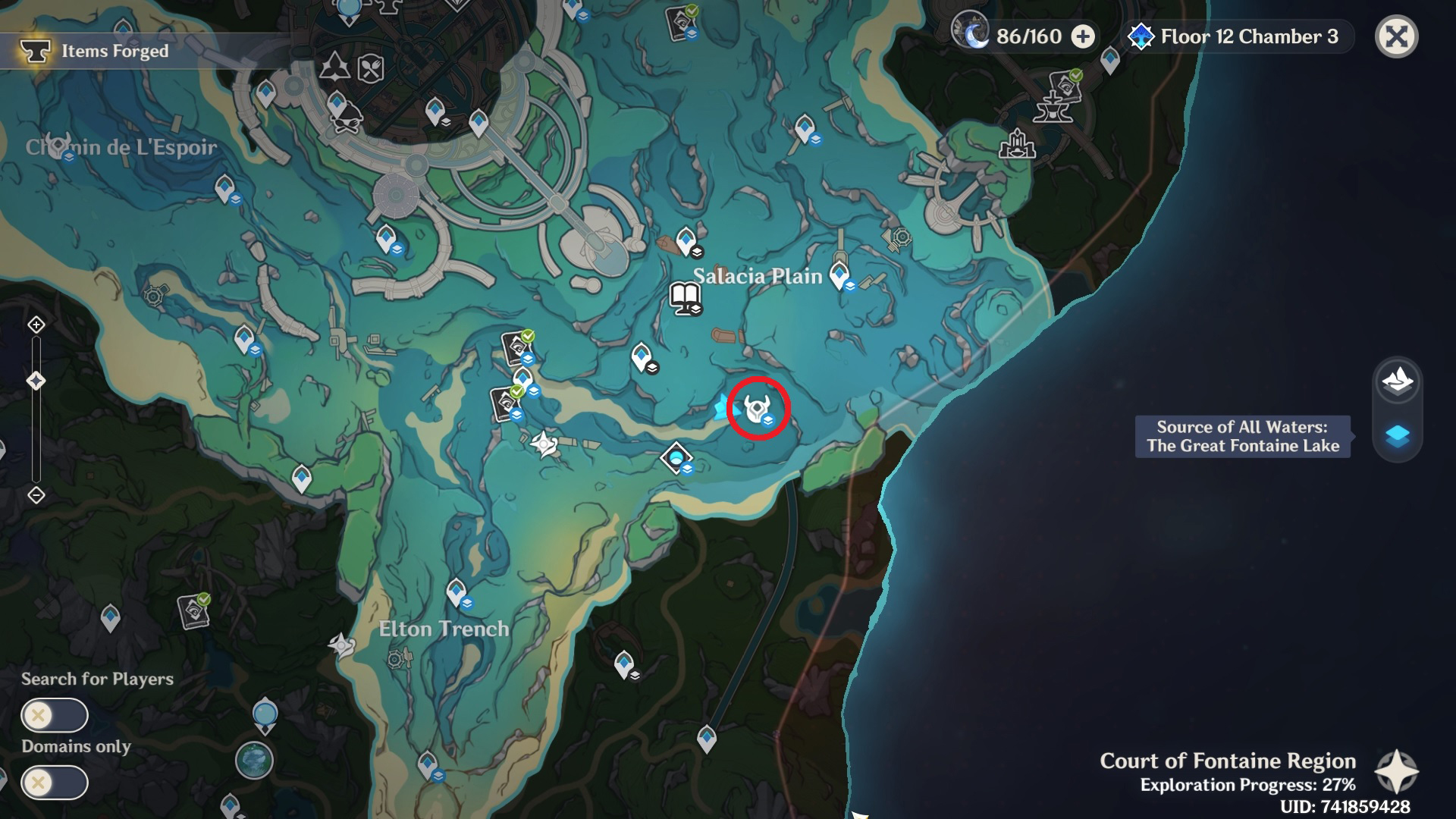
Task: Open the region selector star icon
Action: tap(1396, 772)
